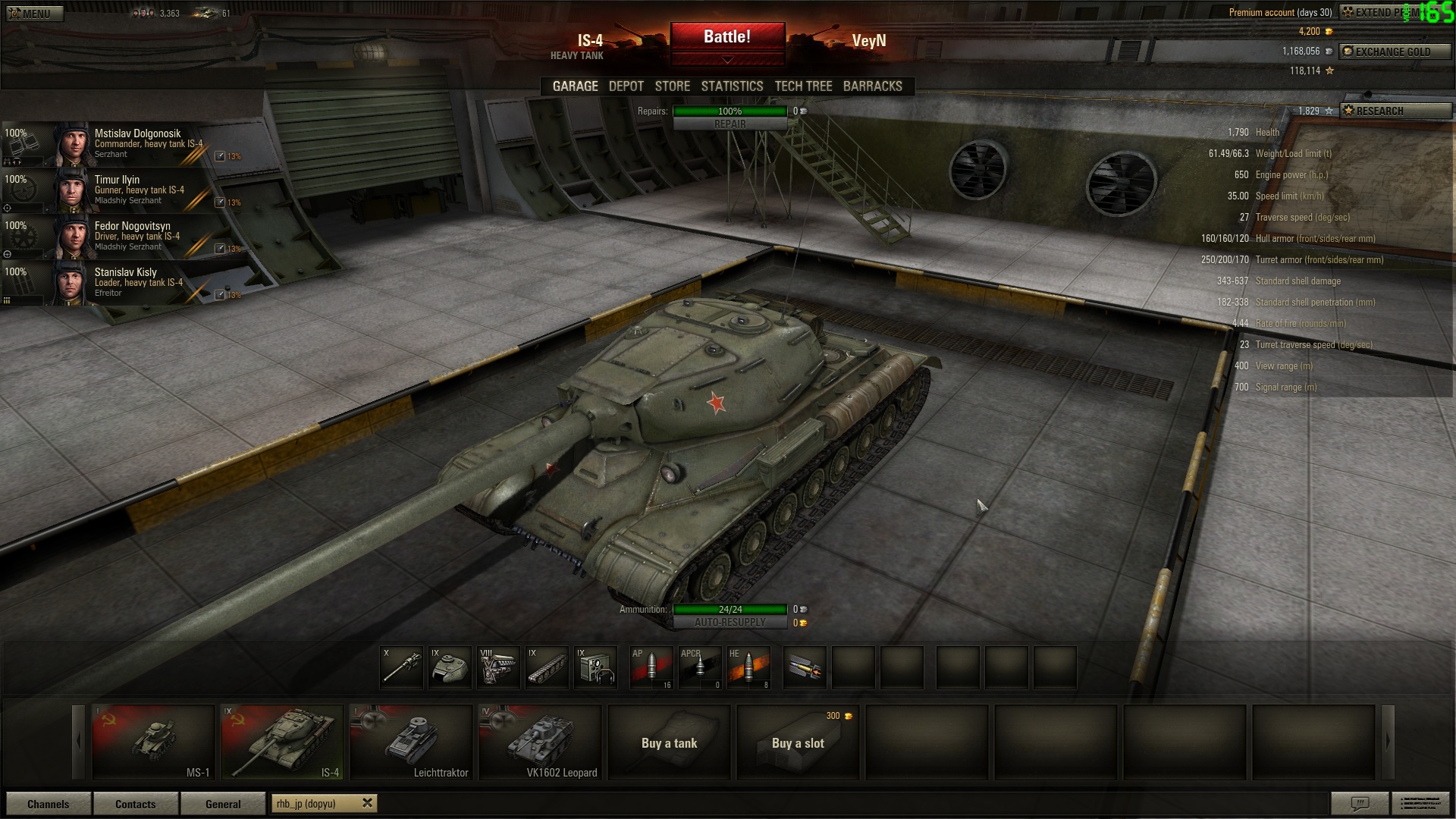Click the Exchange Gold button

(1394, 52)
